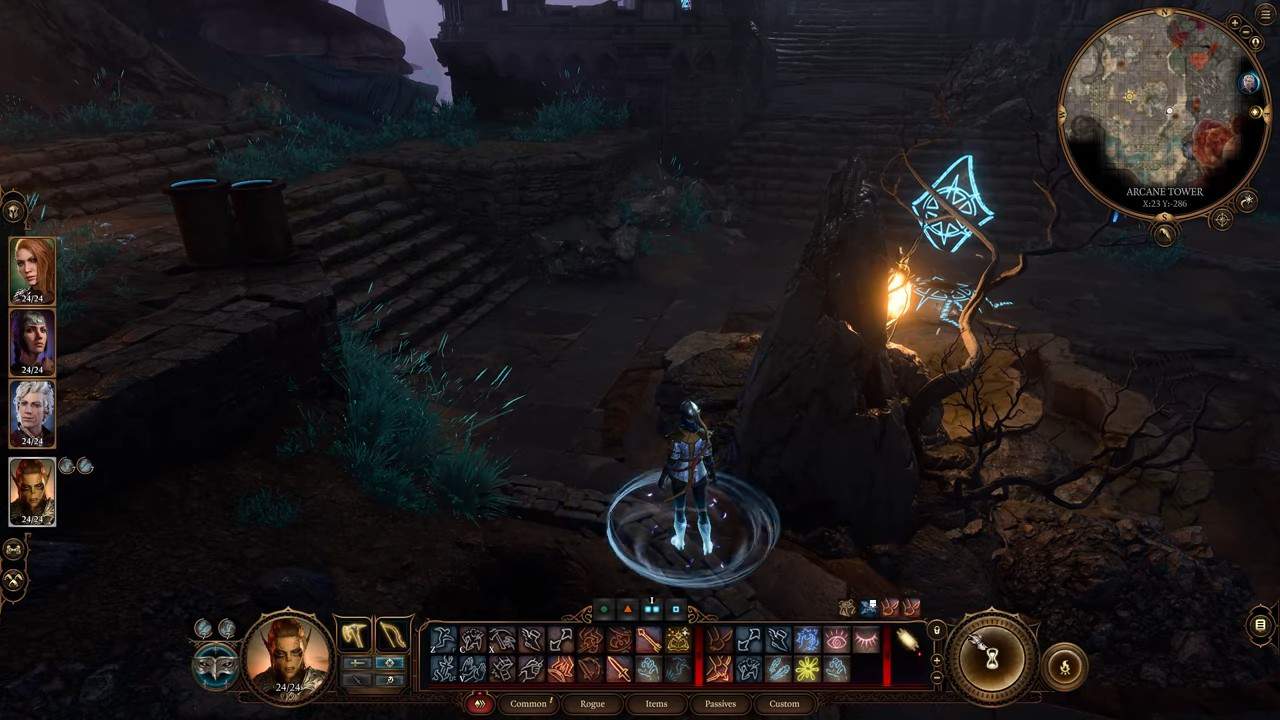
Task: Select the white-haired companion portrait
Action: (x=32, y=412)
